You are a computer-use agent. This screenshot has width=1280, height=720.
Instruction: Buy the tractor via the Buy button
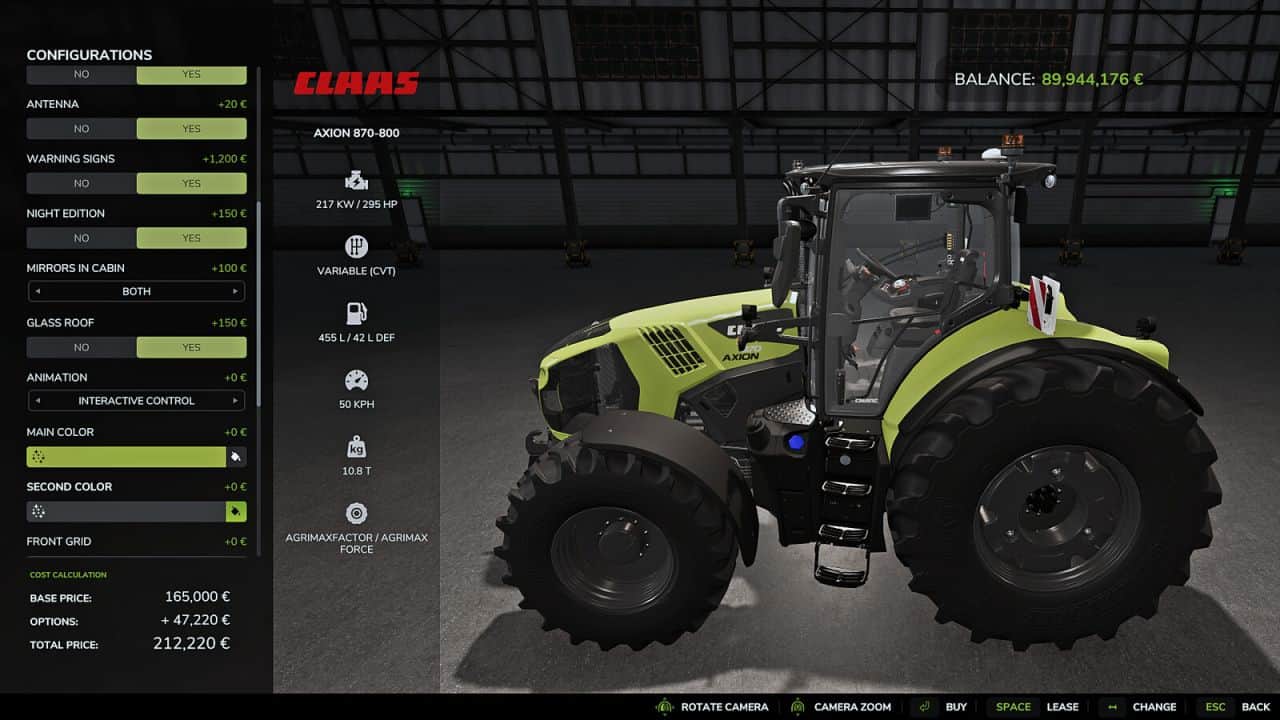[x=944, y=707]
